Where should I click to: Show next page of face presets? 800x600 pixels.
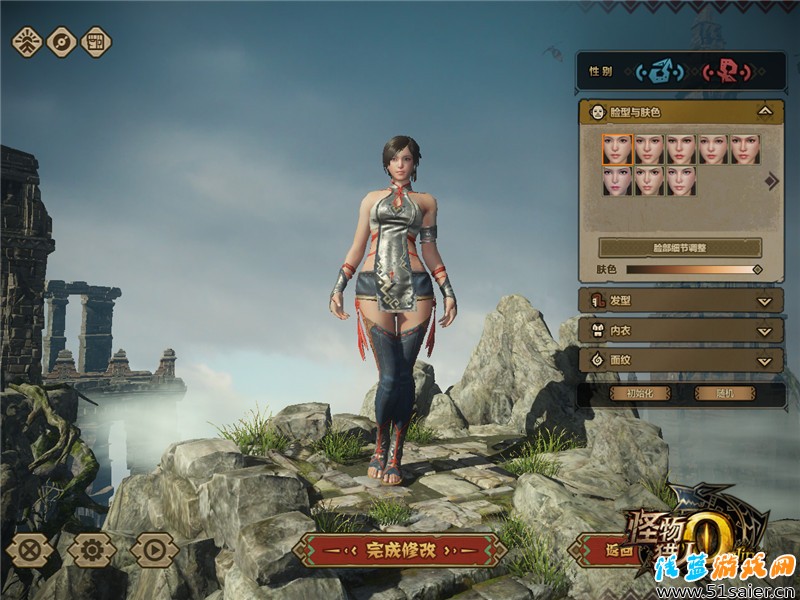point(772,181)
